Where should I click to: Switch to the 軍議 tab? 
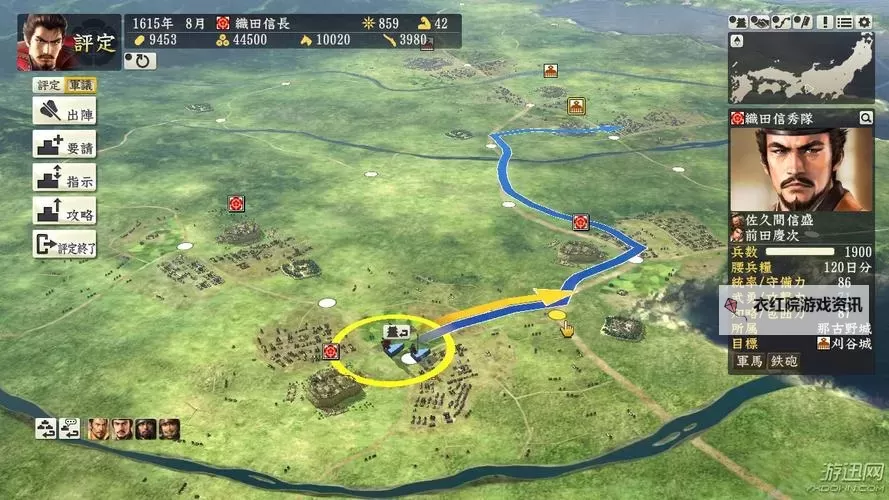tap(80, 86)
